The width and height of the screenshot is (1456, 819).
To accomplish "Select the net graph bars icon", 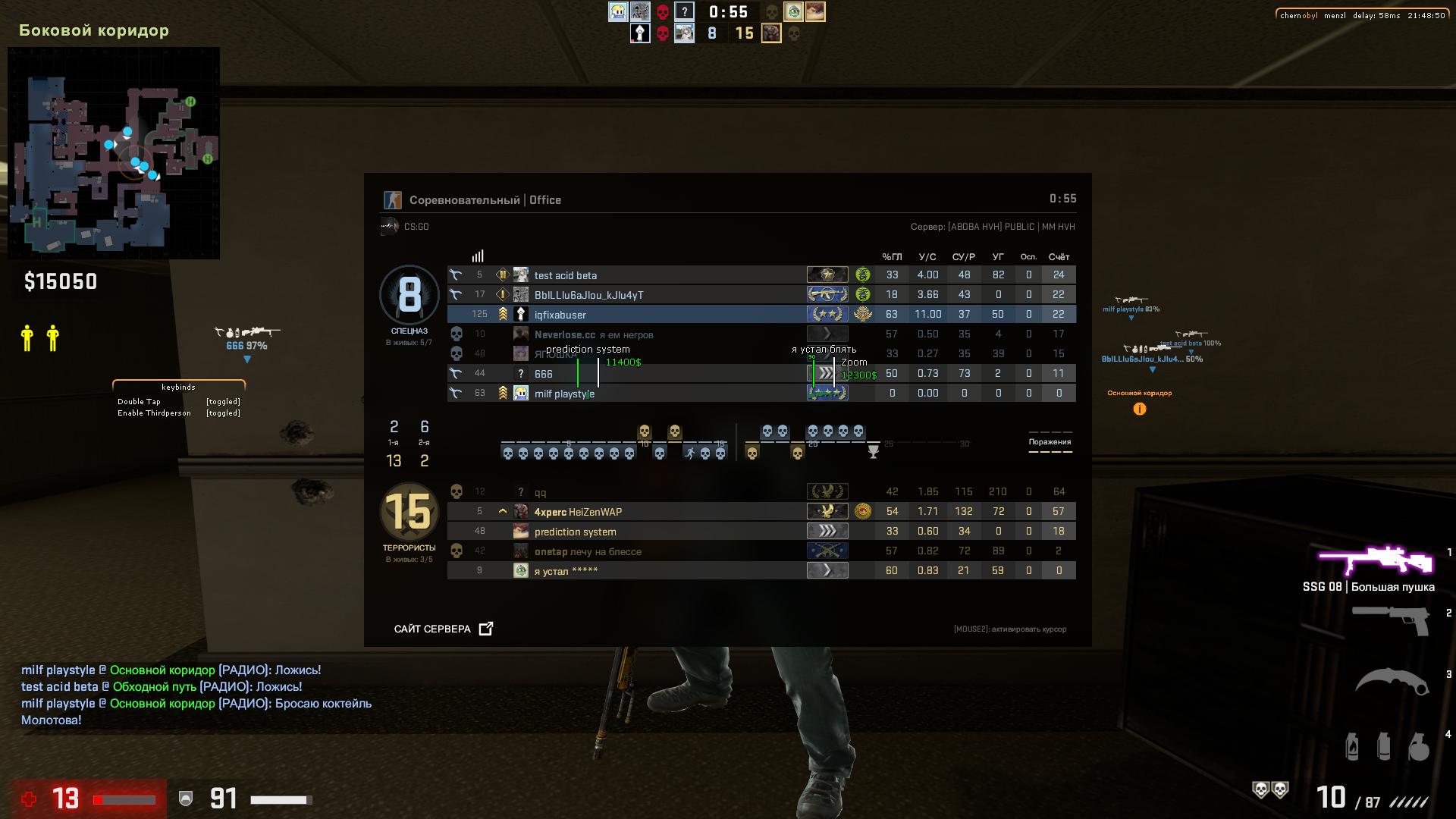I will tap(477, 256).
